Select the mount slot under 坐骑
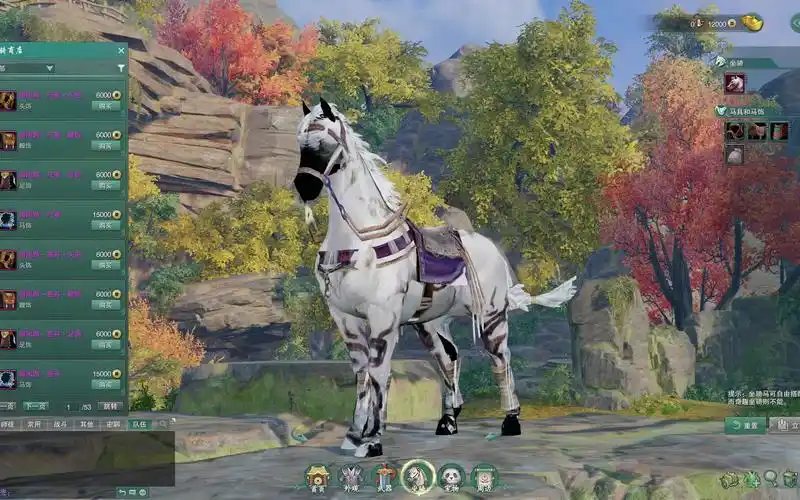The height and width of the screenshot is (500, 800). 735,83
